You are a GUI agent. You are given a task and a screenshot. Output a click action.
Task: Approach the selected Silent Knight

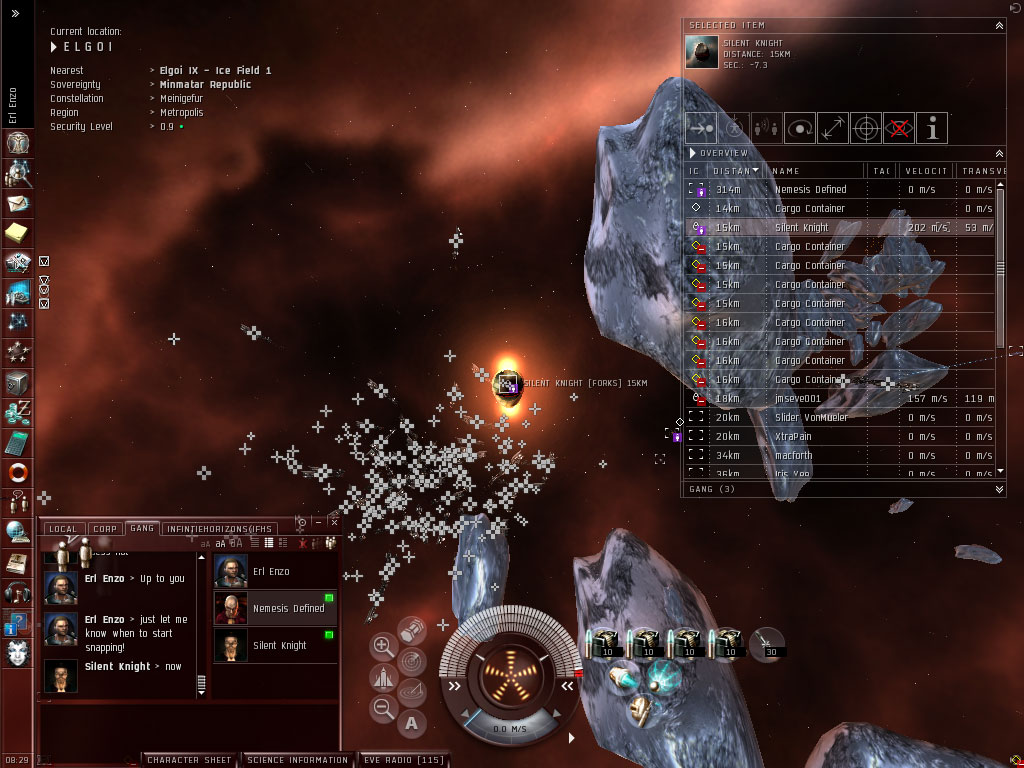[x=701, y=127]
